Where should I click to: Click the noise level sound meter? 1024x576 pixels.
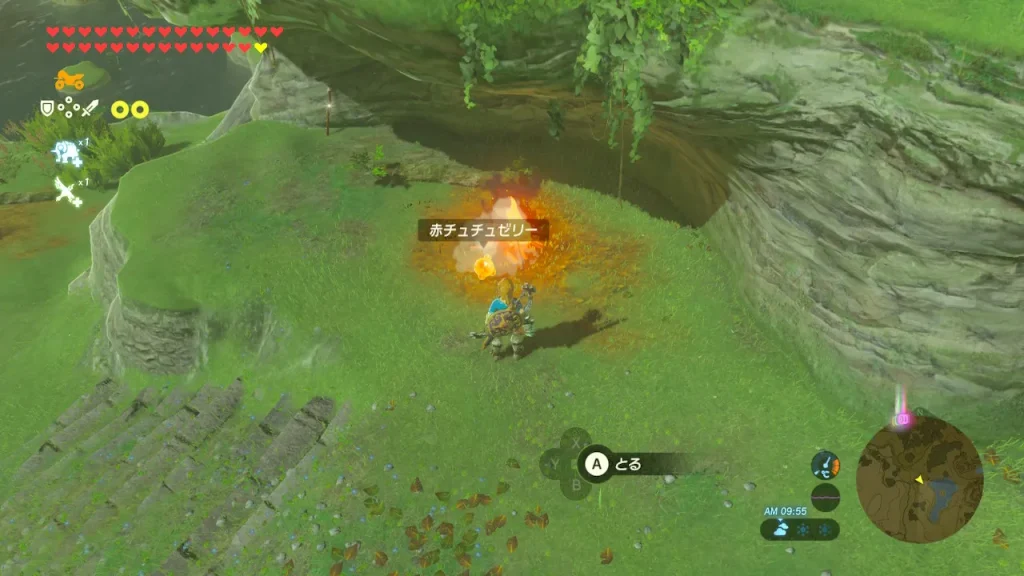pyautogui.click(x=826, y=497)
